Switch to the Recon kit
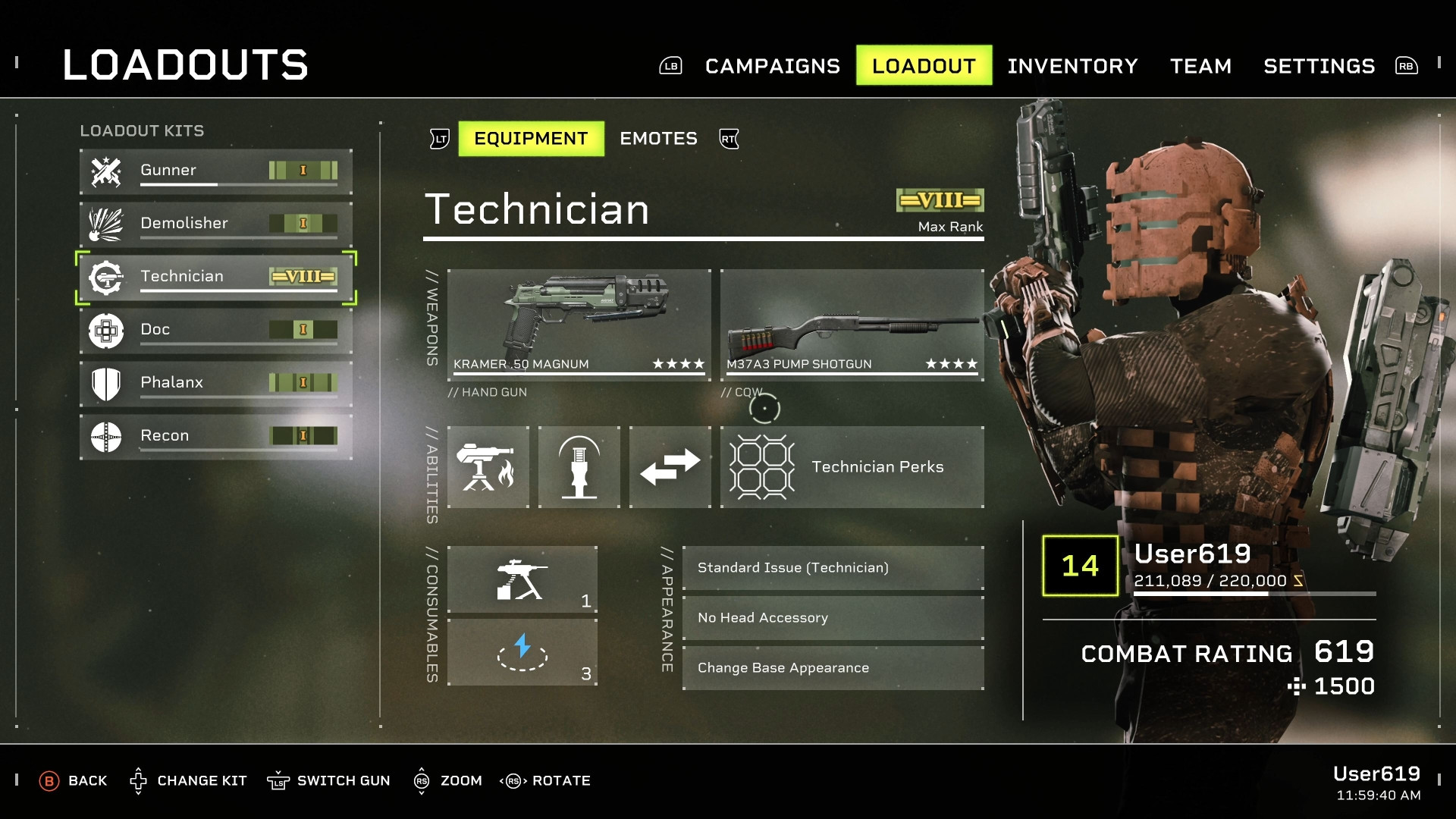Viewport: 1456px width, 819px height. point(216,436)
